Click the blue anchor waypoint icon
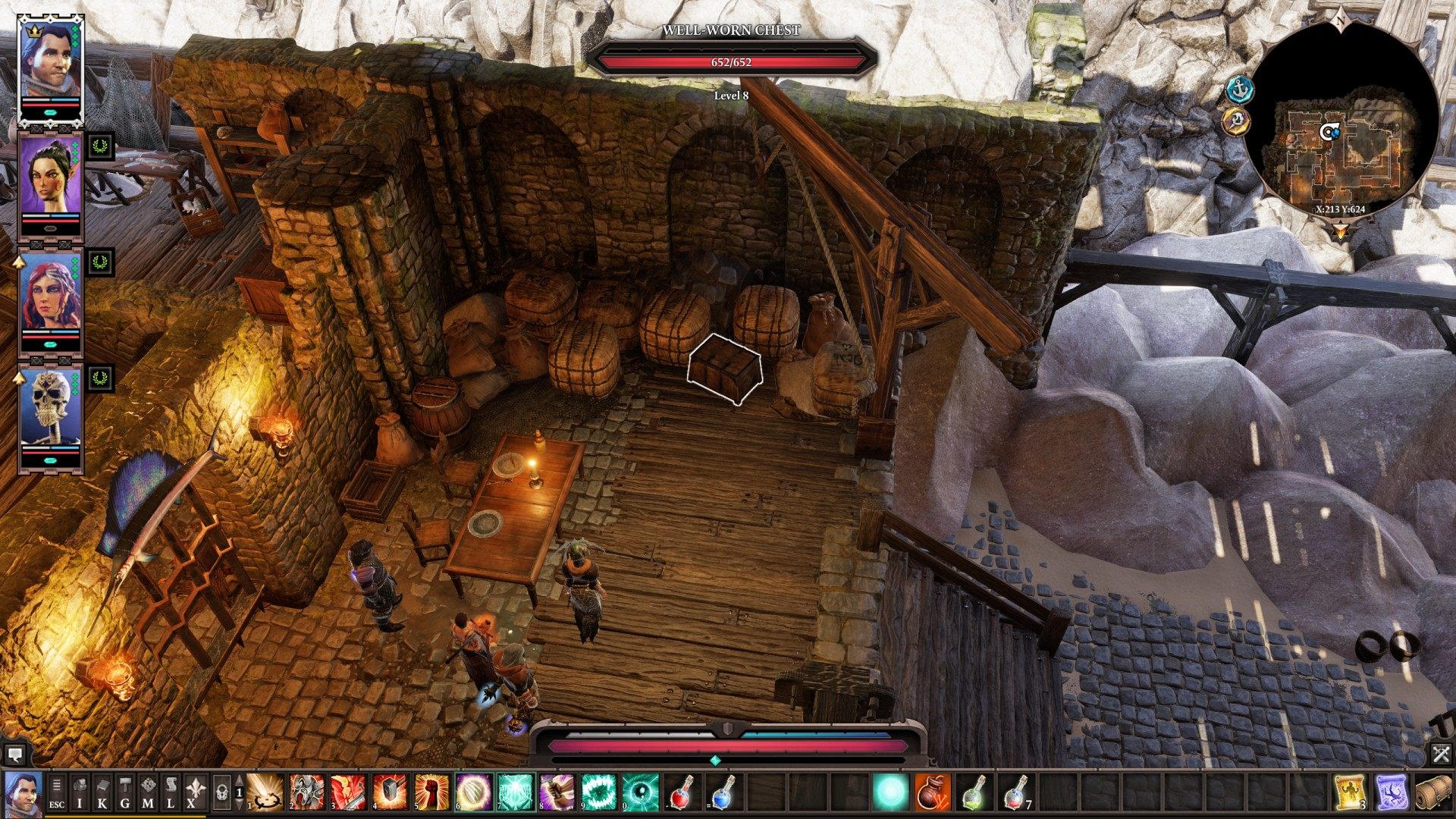Viewport: 1456px width, 819px height. point(1240,90)
